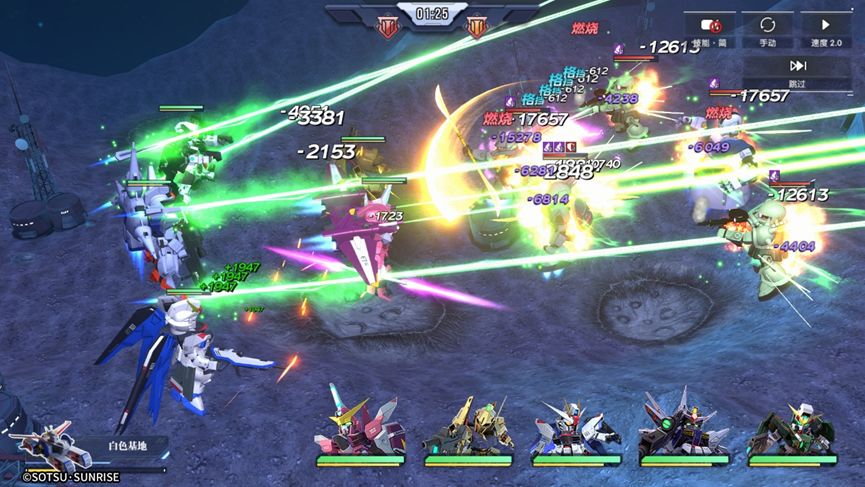Change the 速度 2.0 battle speed
The width and height of the screenshot is (865, 487).
click(x=824, y=31)
